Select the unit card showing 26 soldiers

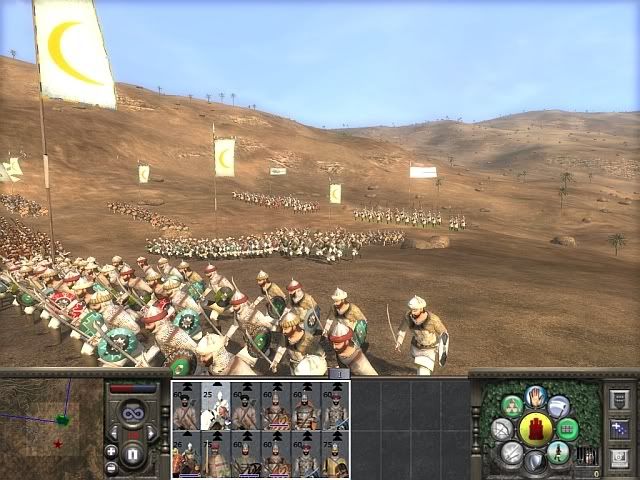click(186, 455)
